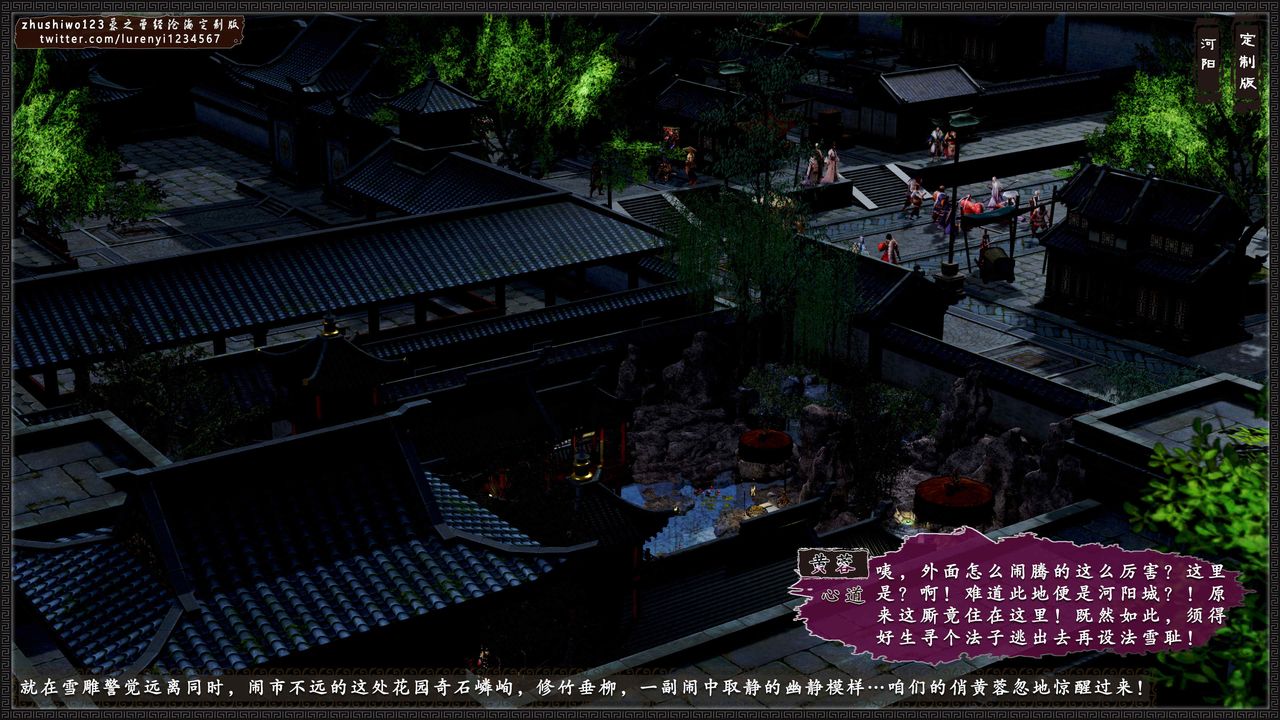Image resolution: width=1280 pixels, height=720 pixels.
Task: Toggle visibility of the bottom narration bar
Action: point(640,688)
